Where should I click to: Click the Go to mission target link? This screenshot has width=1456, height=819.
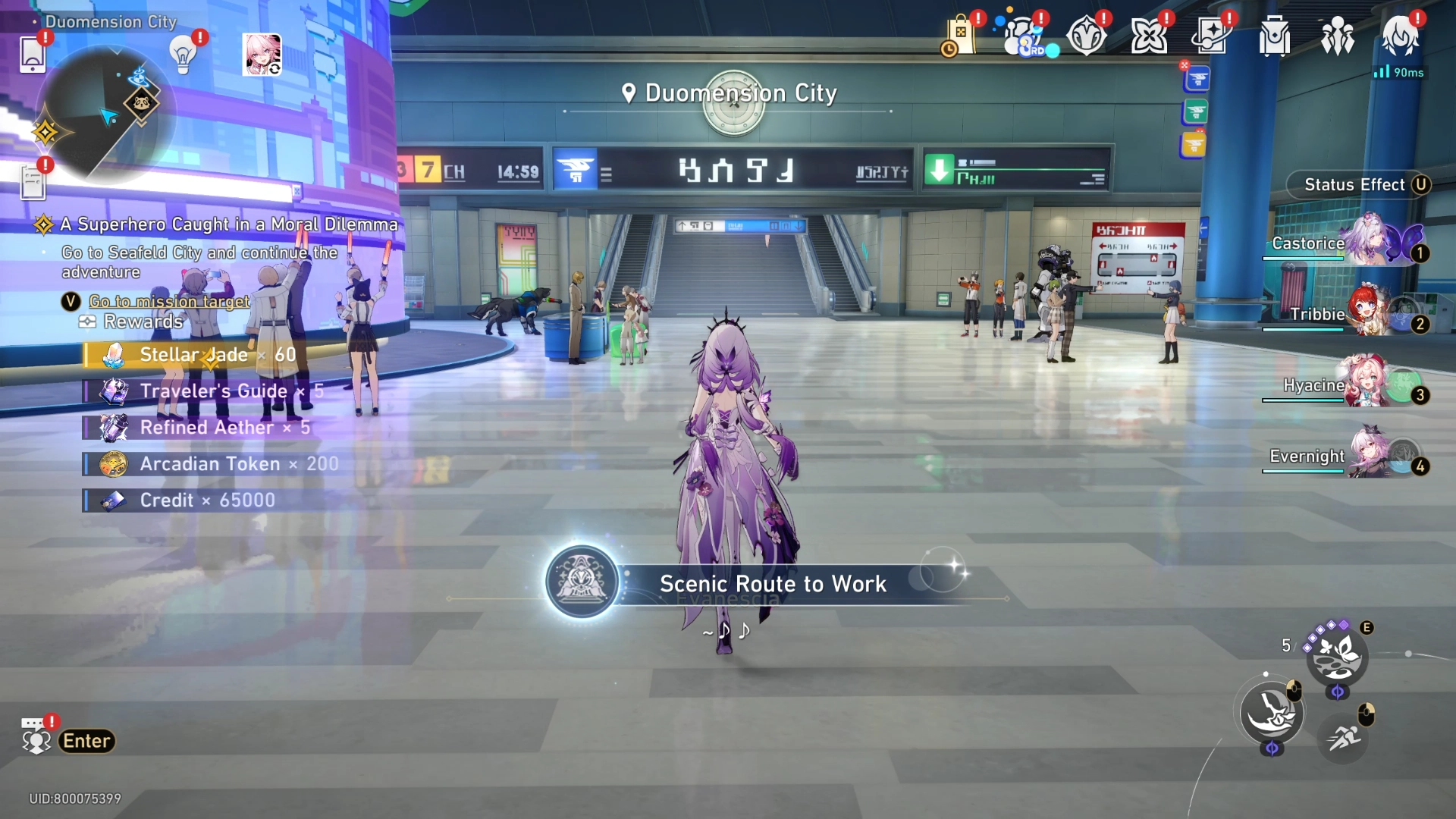[169, 302]
